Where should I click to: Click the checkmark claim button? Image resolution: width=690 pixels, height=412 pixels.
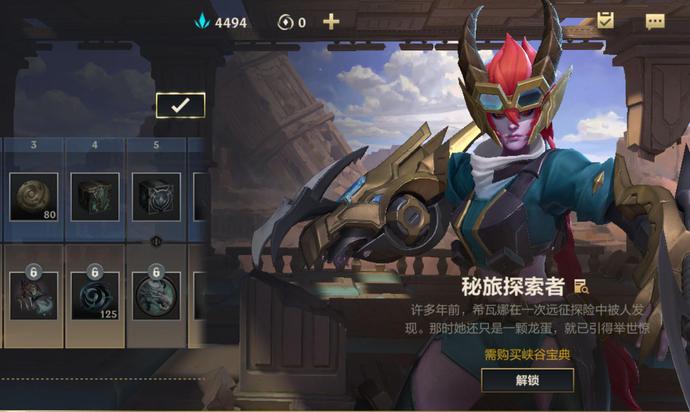[180, 105]
